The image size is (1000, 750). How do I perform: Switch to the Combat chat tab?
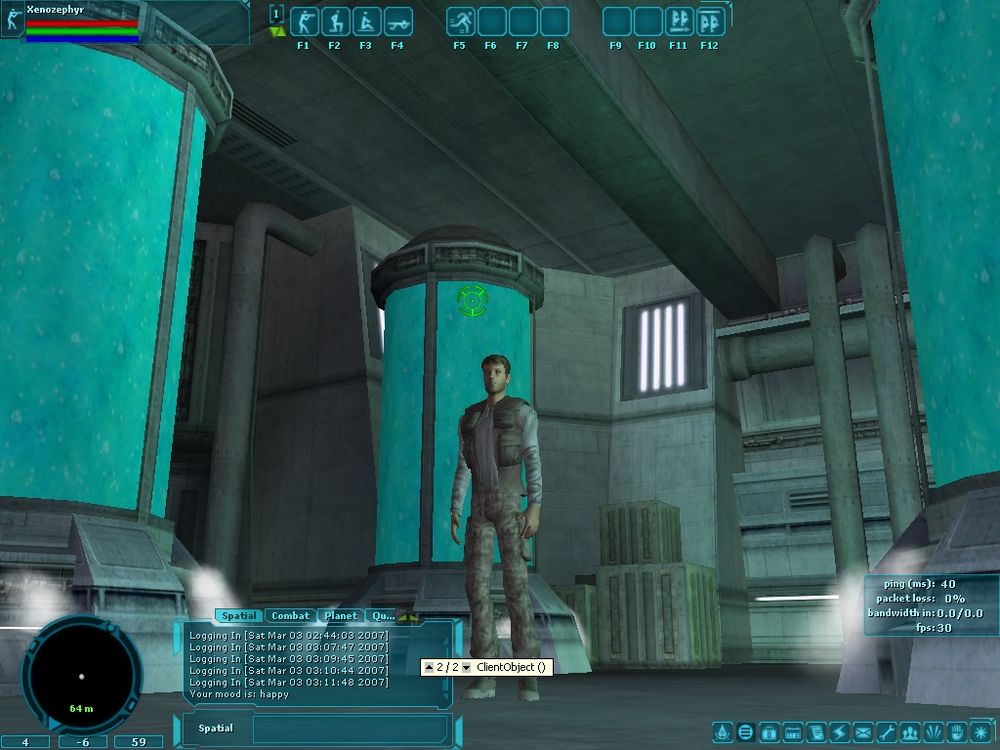pyautogui.click(x=291, y=616)
